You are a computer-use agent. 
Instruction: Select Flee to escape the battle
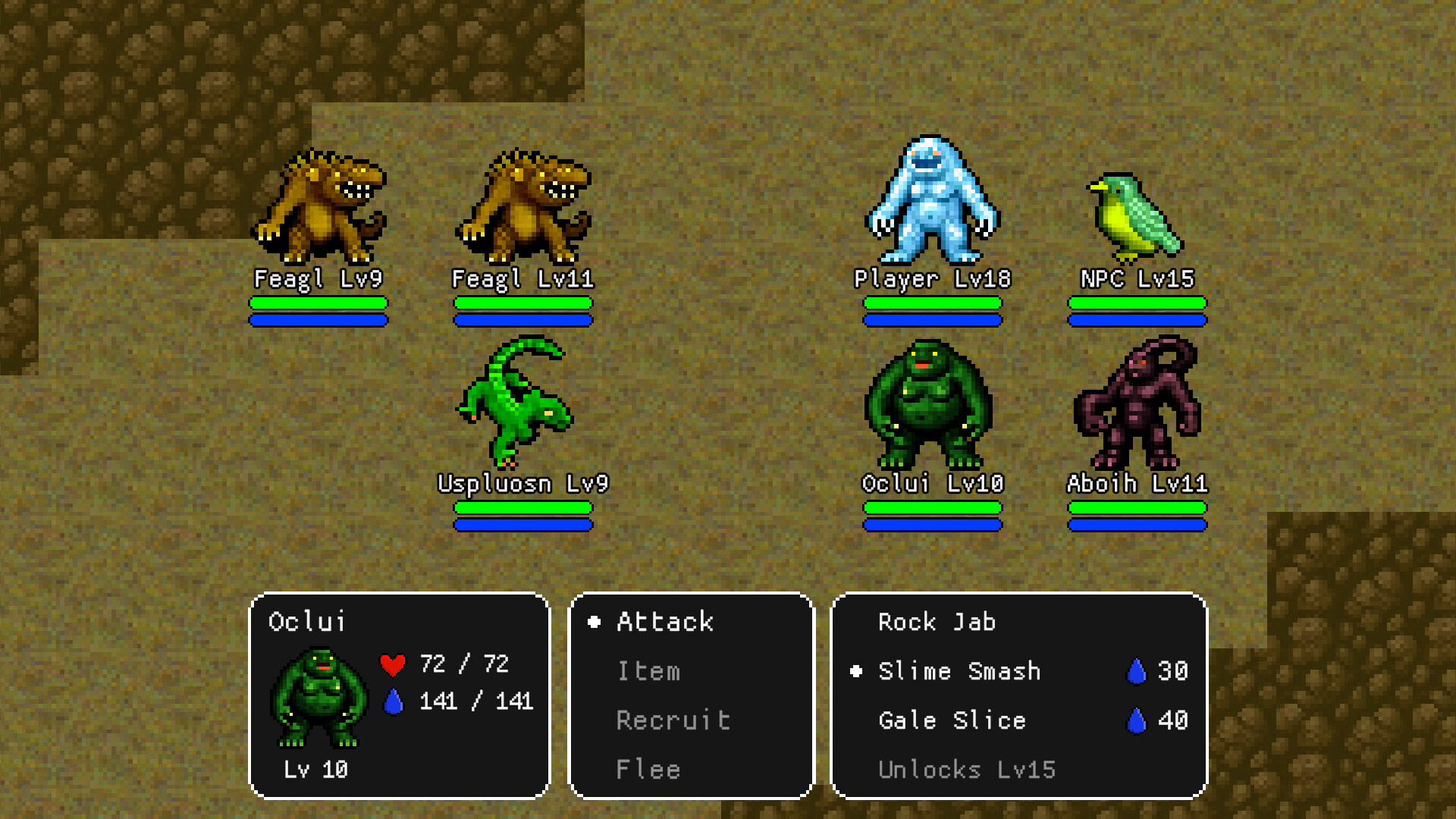(648, 769)
